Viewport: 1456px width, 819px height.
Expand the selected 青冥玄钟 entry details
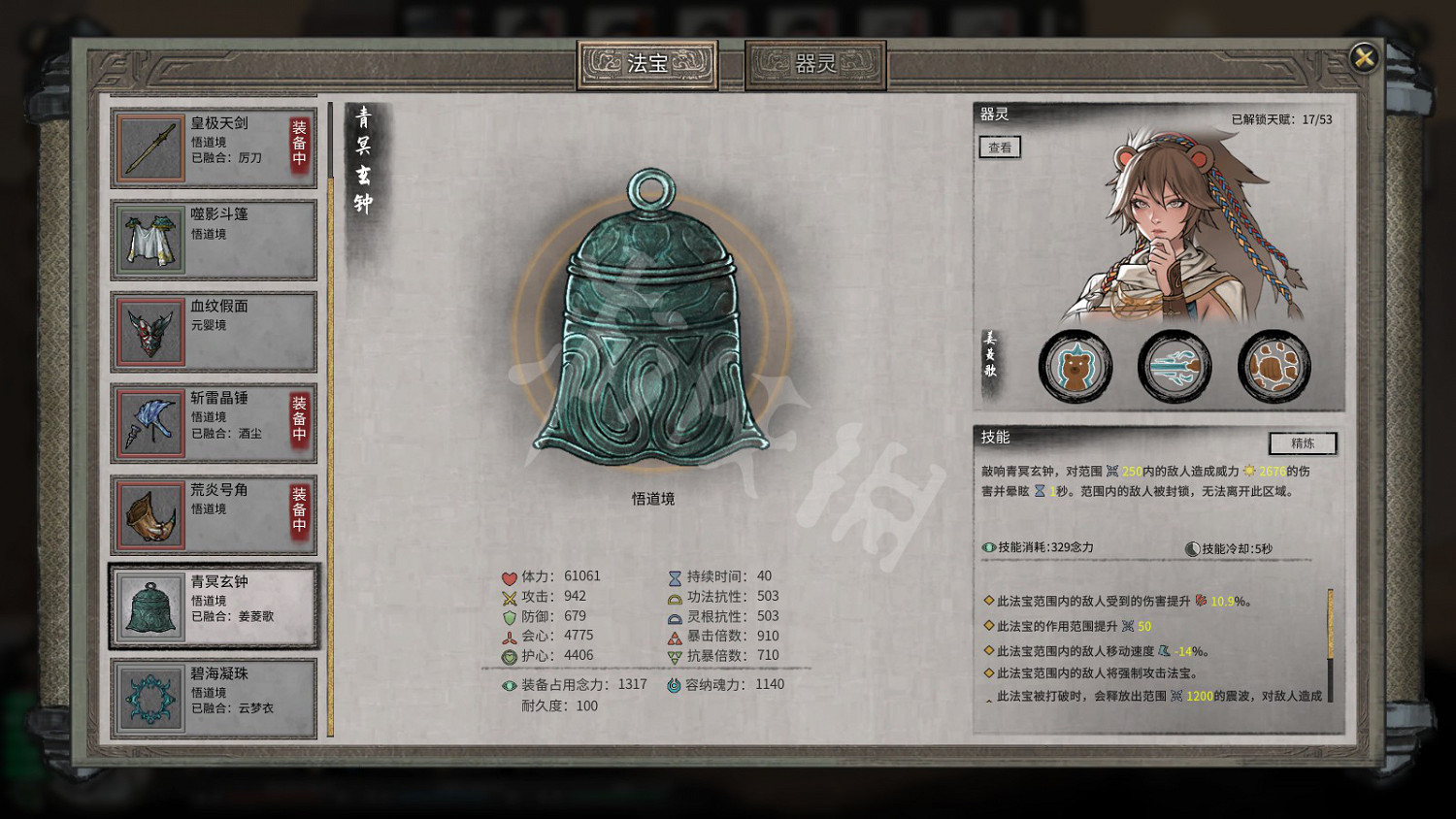213,605
